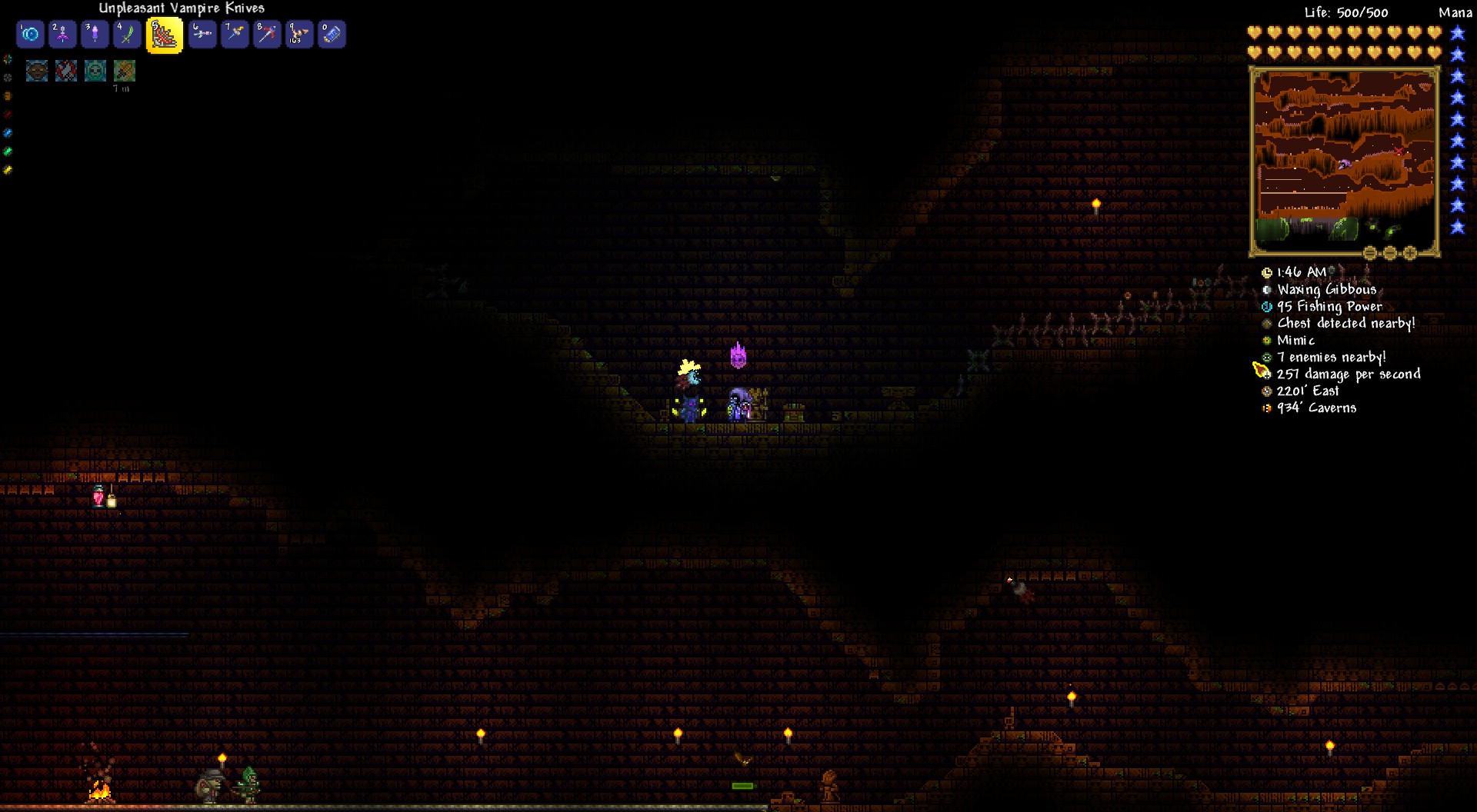Select the Vampire Knives in hotbar slot 5
Image resolution: width=1477 pixels, height=812 pixels.
click(x=164, y=34)
